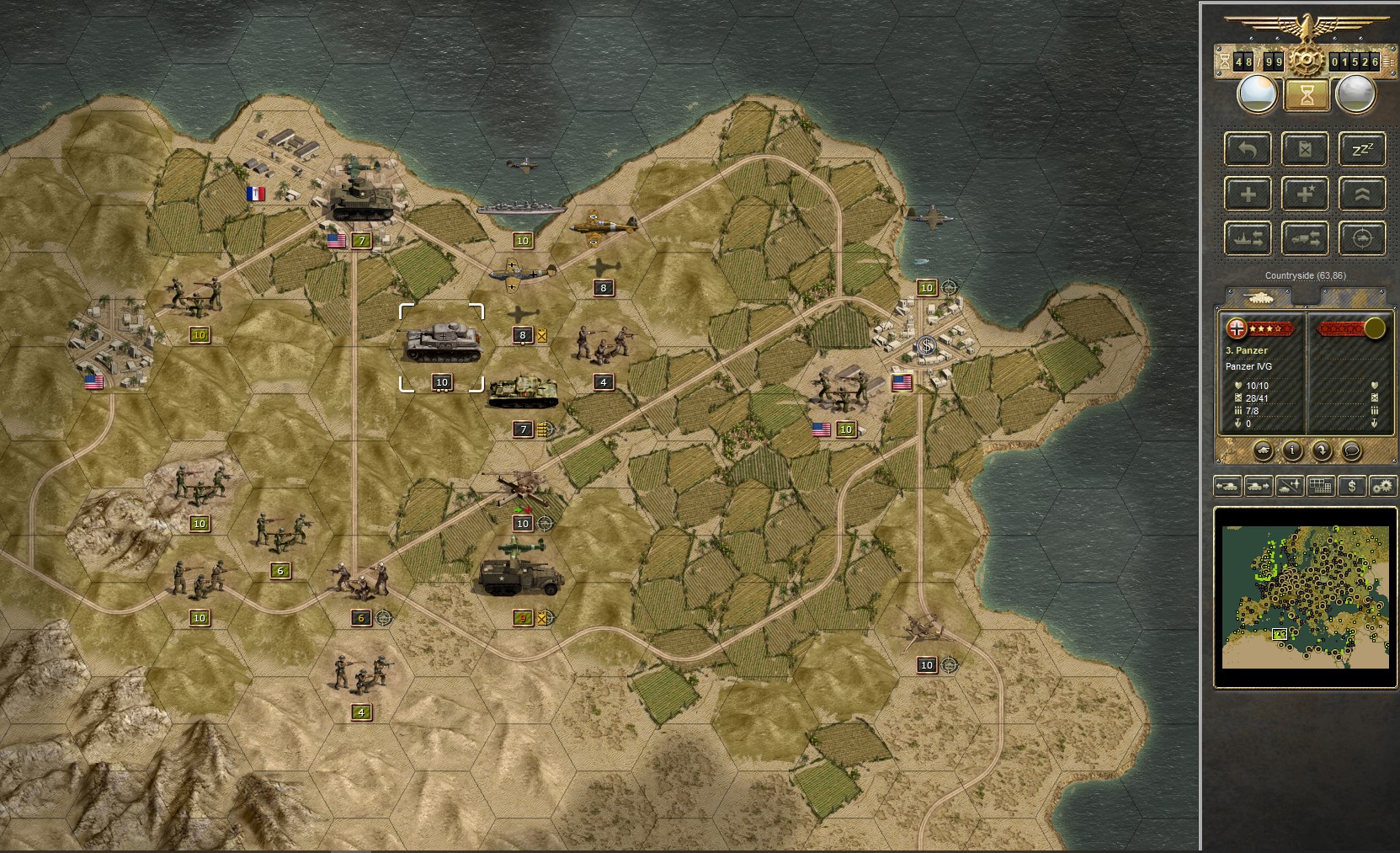
Task: Open the game options with the gears icon
Action: pos(1381,486)
